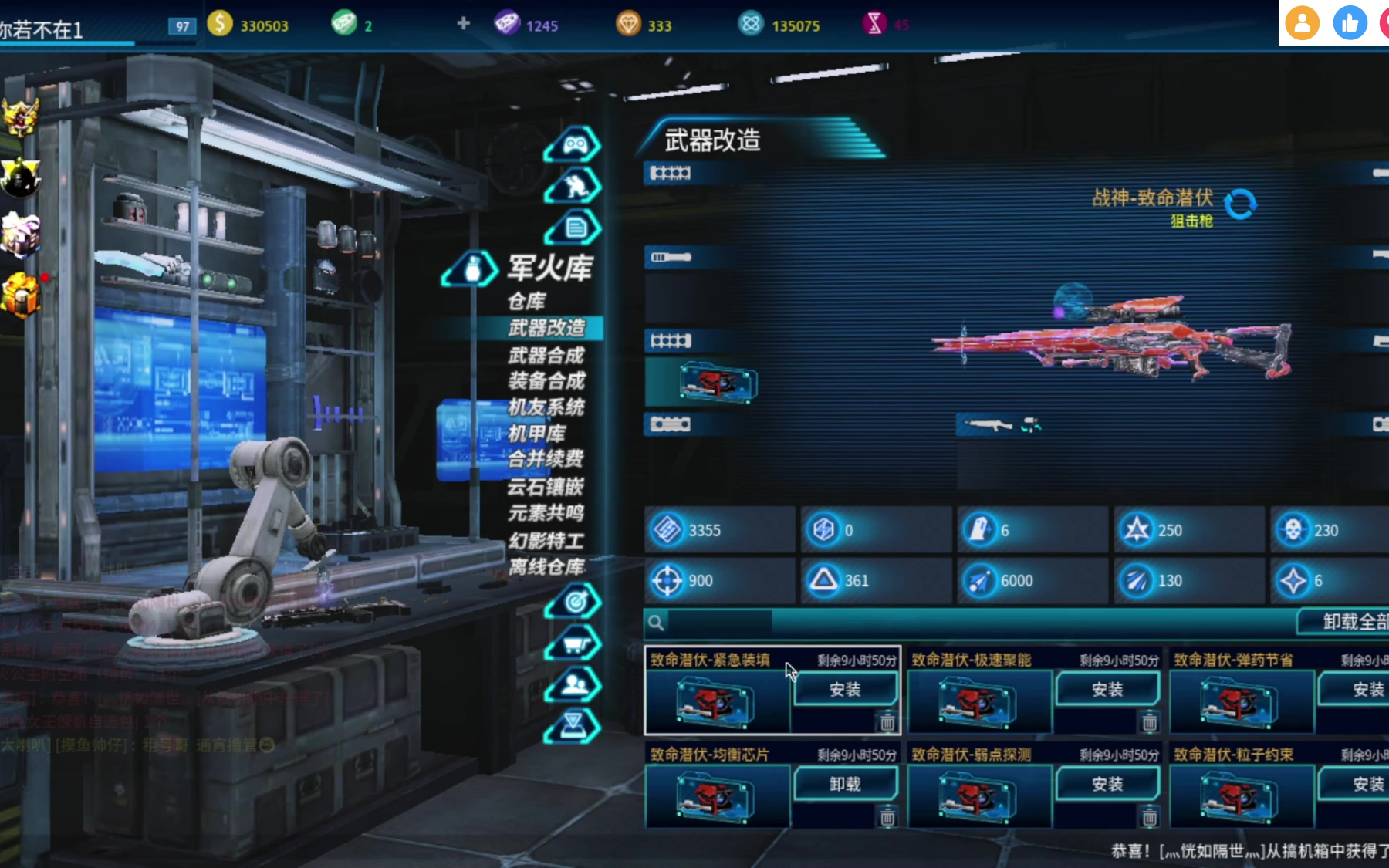Click the mod search field
The image size is (1389, 868).
(x=719, y=622)
